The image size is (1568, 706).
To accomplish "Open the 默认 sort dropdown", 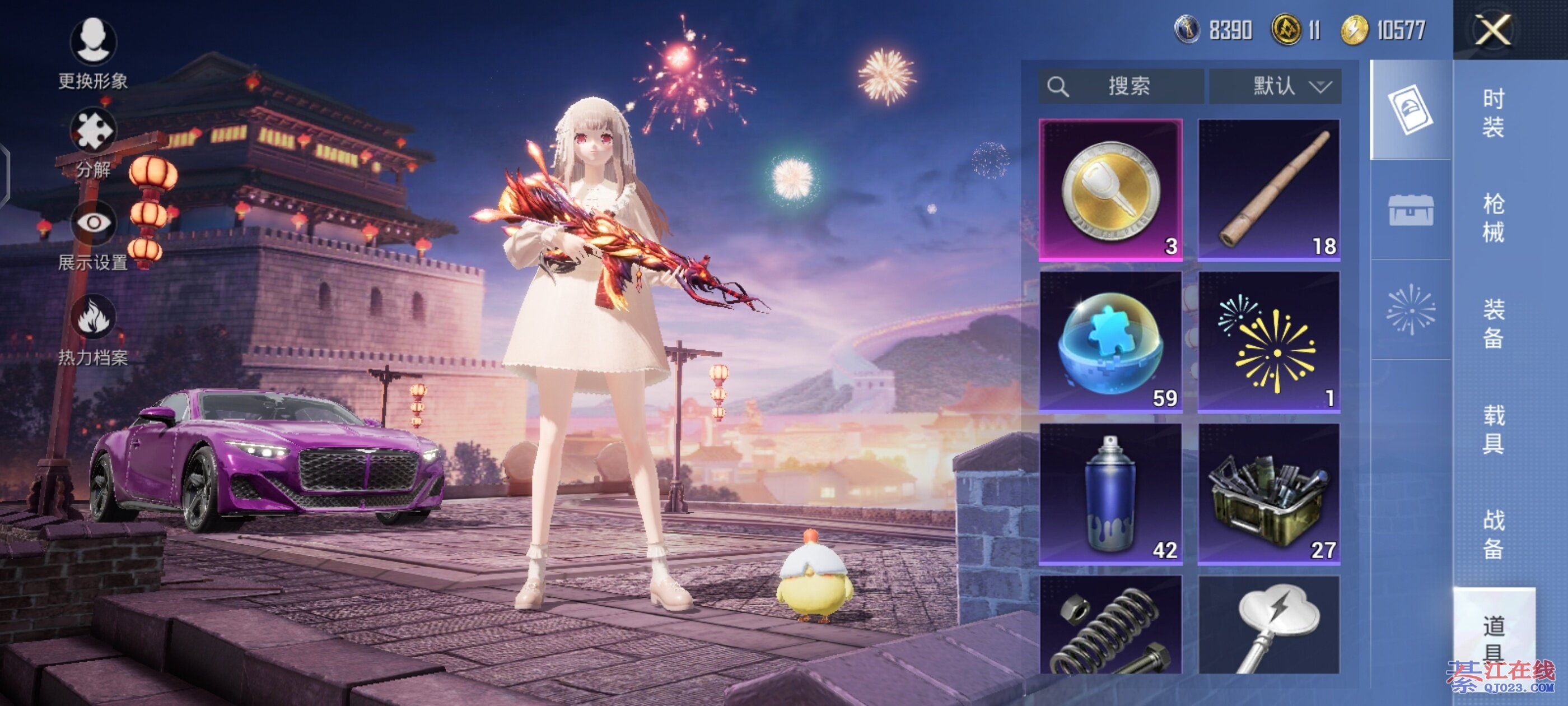I will [1275, 86].
